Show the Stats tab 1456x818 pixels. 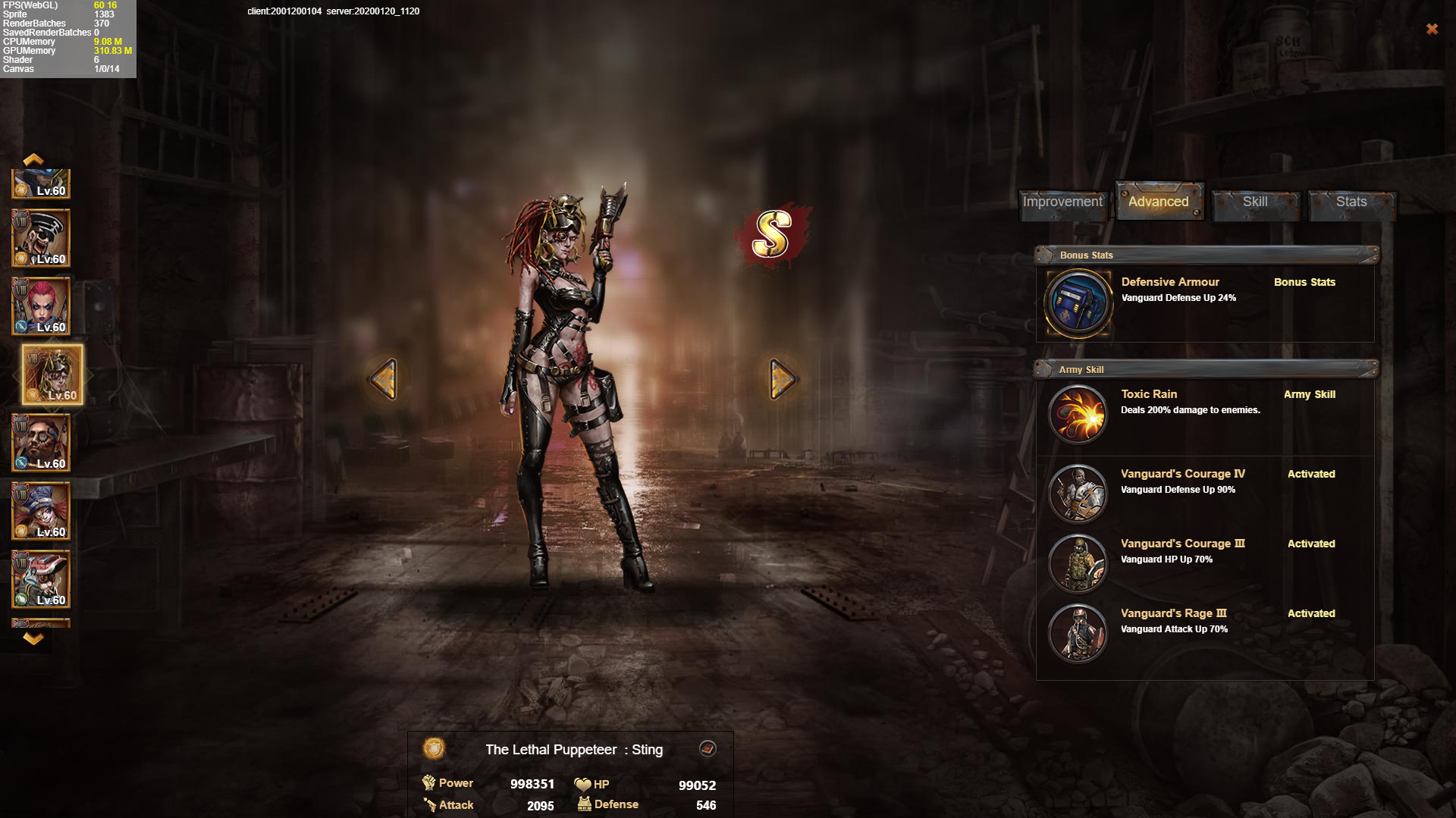[1351, 202]
